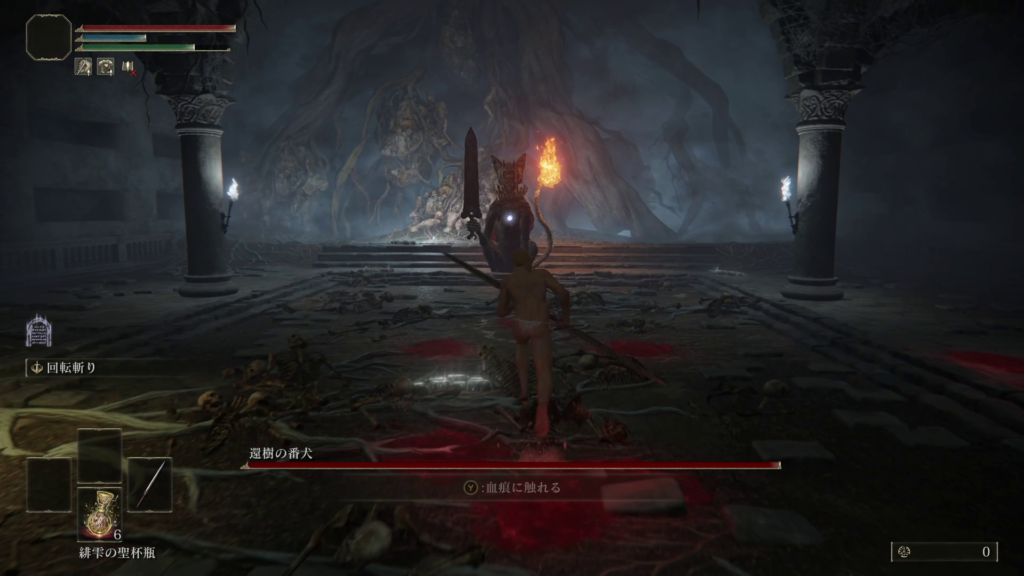The image size is (1024, 576).
Task: Click the map-disabled status icon with red X
Action: point(129,67)
